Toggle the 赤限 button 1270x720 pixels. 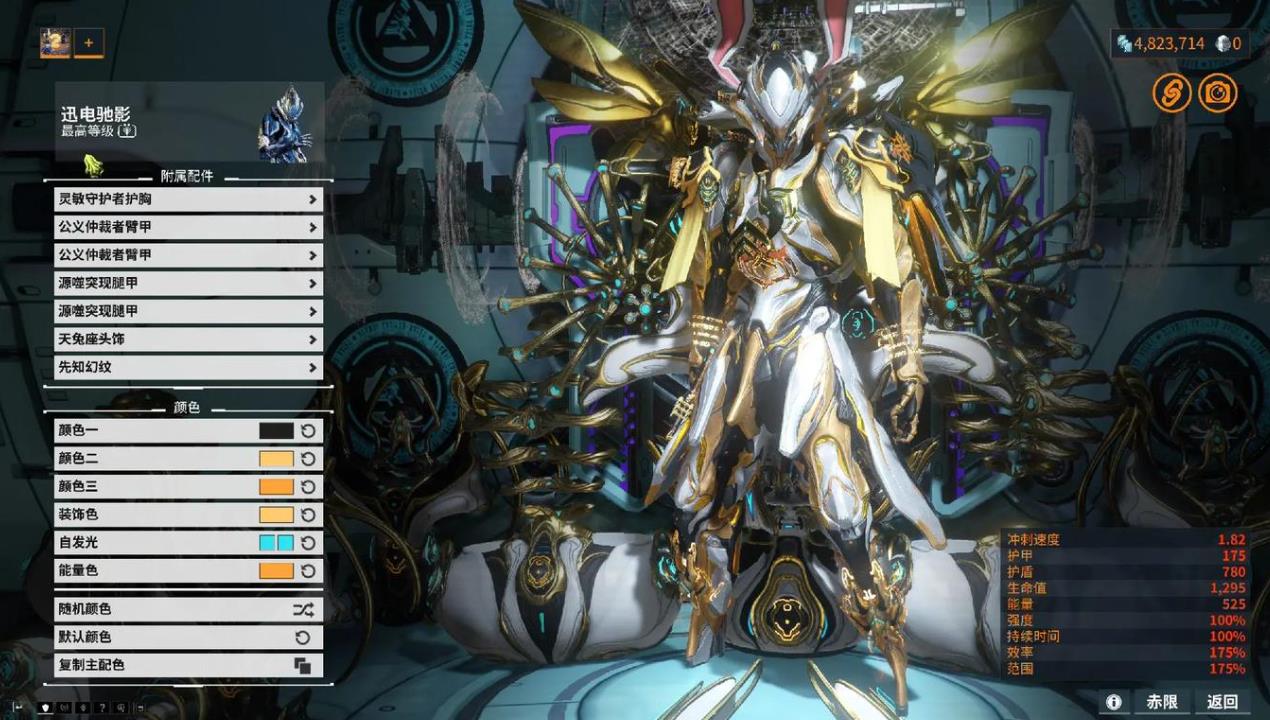1162,701
